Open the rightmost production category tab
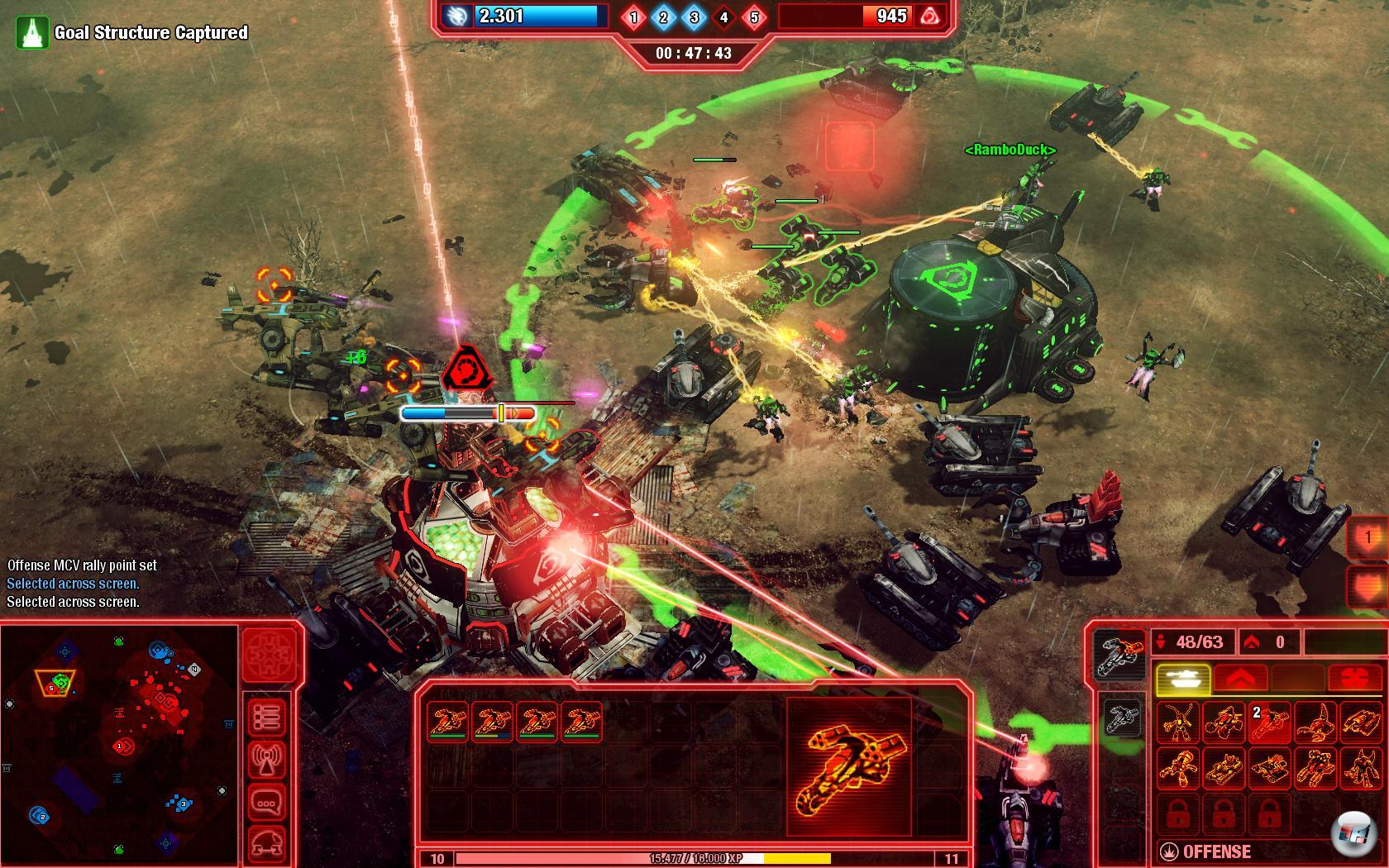The height and width of the screenshot is (868, 1389). tap(1354, 679)
